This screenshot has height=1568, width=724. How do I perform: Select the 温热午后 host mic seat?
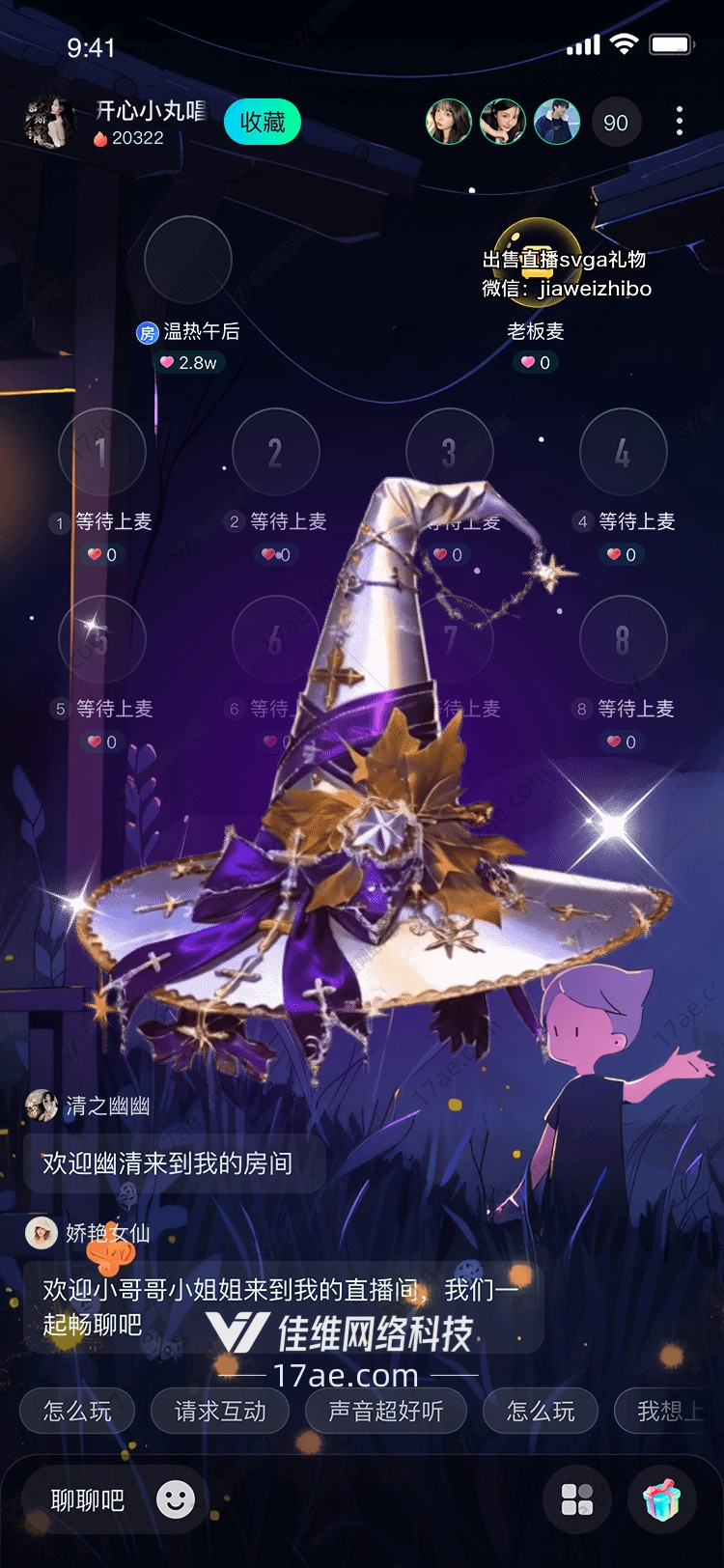[x=187, y=261]
